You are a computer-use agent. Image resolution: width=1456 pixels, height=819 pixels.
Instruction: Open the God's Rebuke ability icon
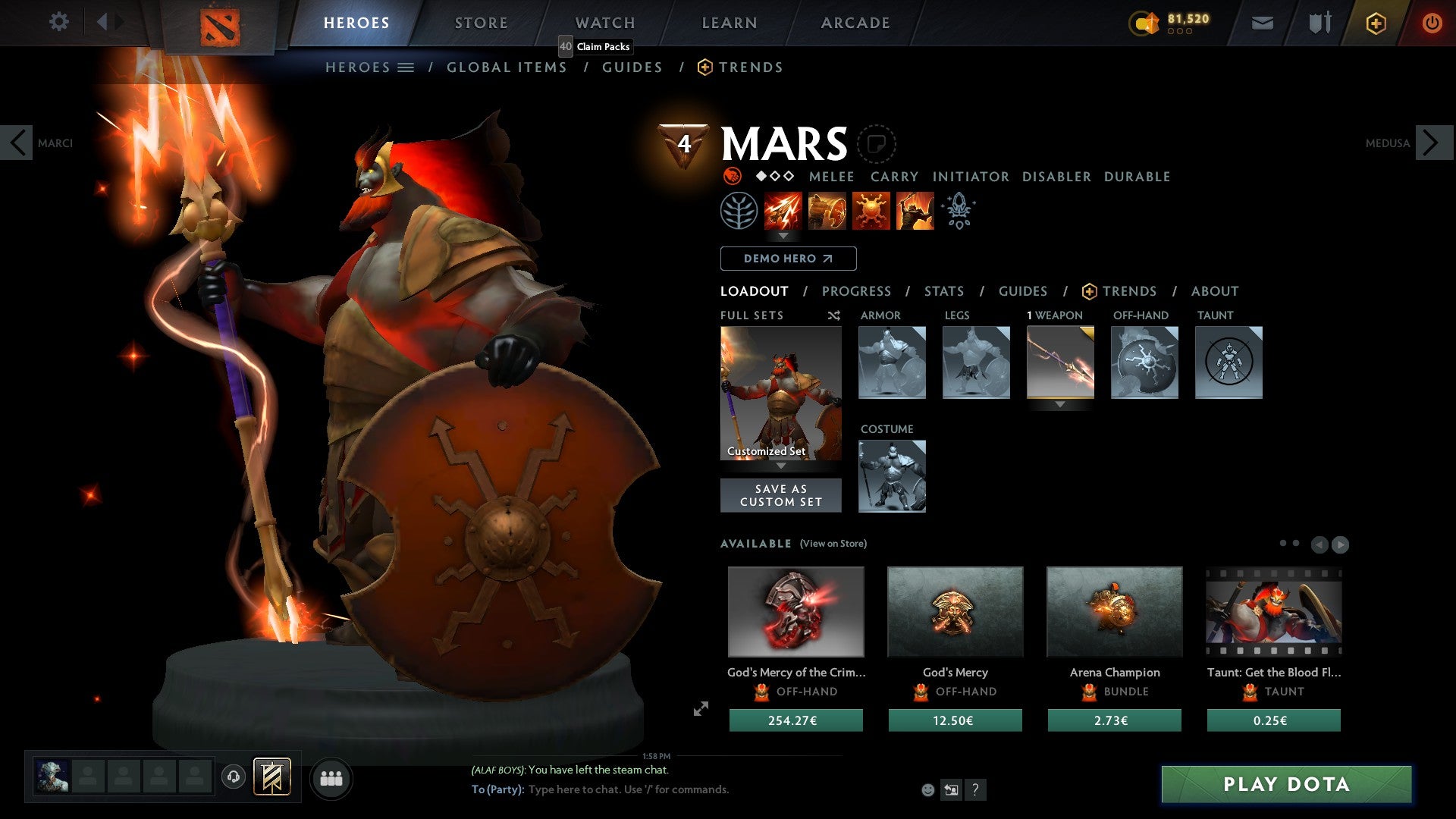tap(828, 211)
